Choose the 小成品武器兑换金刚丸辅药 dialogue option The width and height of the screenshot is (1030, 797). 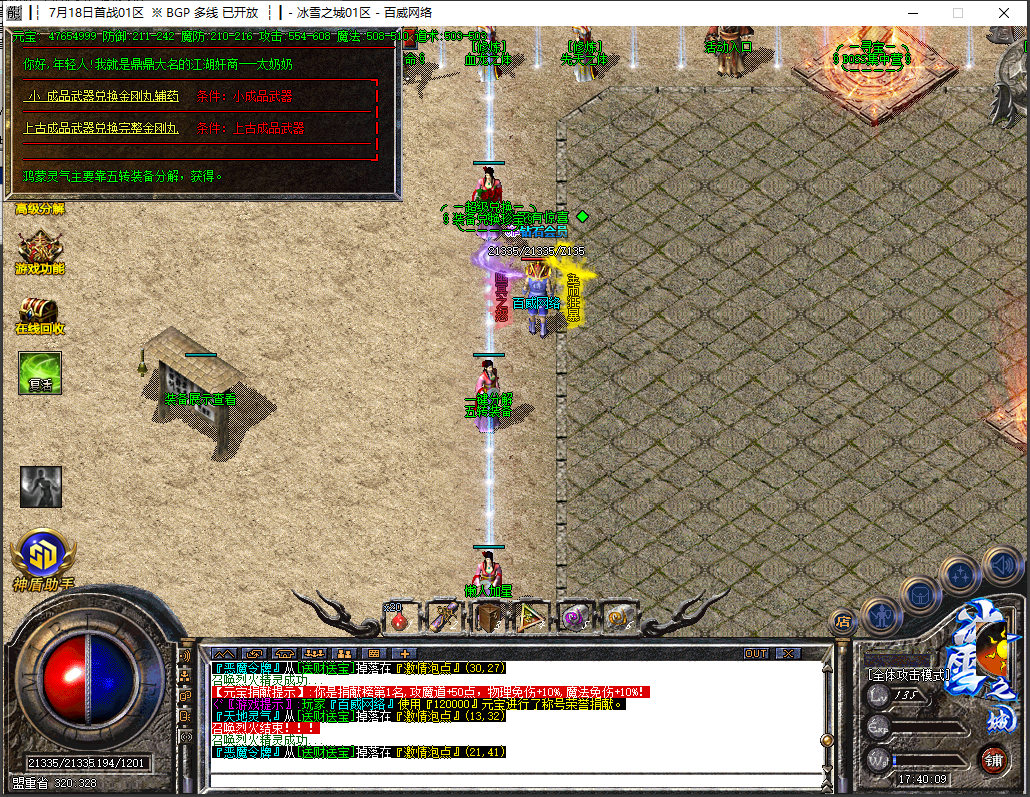tap(101, 97)
